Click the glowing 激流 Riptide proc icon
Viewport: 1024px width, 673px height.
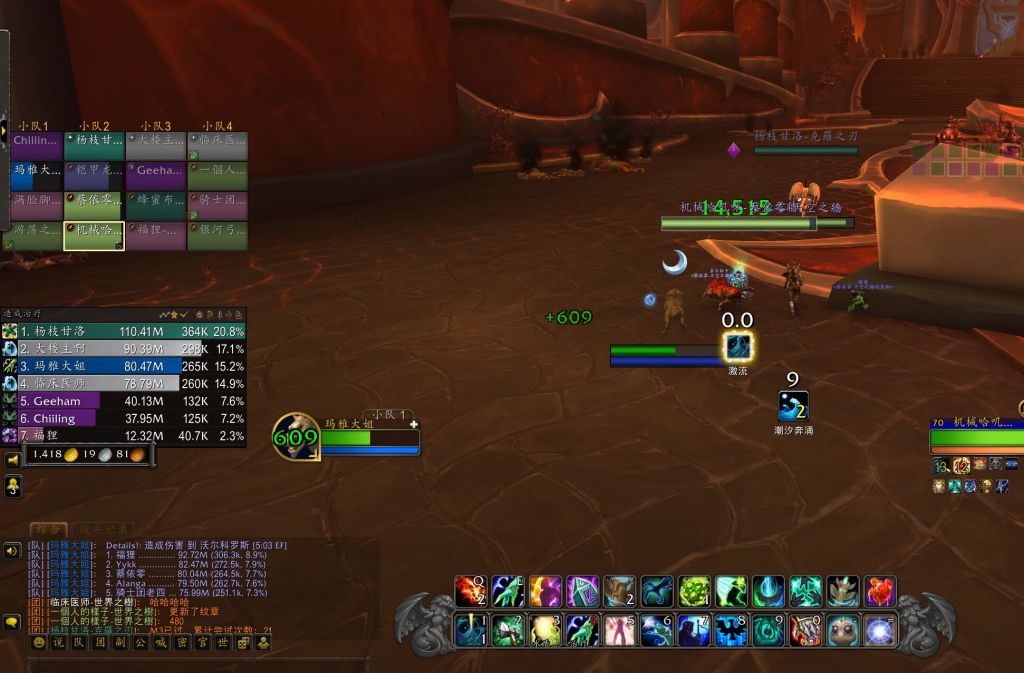click(738, 347)
